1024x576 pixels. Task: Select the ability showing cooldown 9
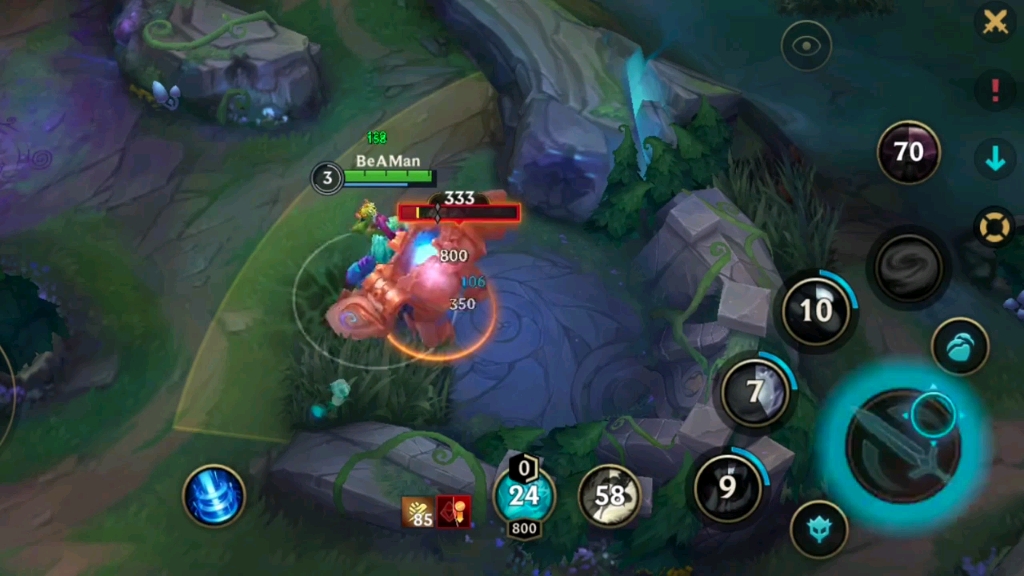727,487
